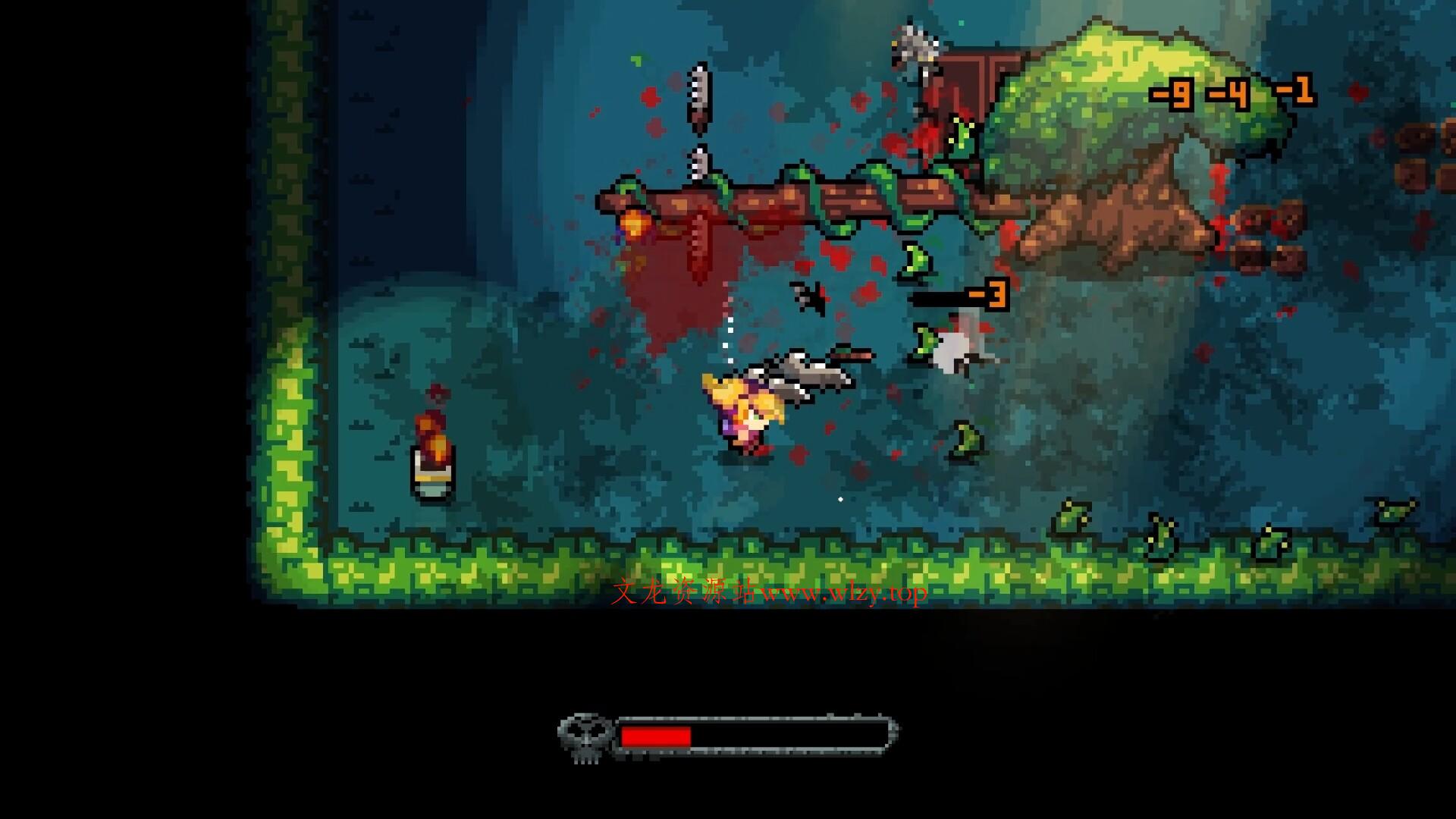Click the vine-wrapped wooden branch

pyautogui.click(x=796, y=201)
